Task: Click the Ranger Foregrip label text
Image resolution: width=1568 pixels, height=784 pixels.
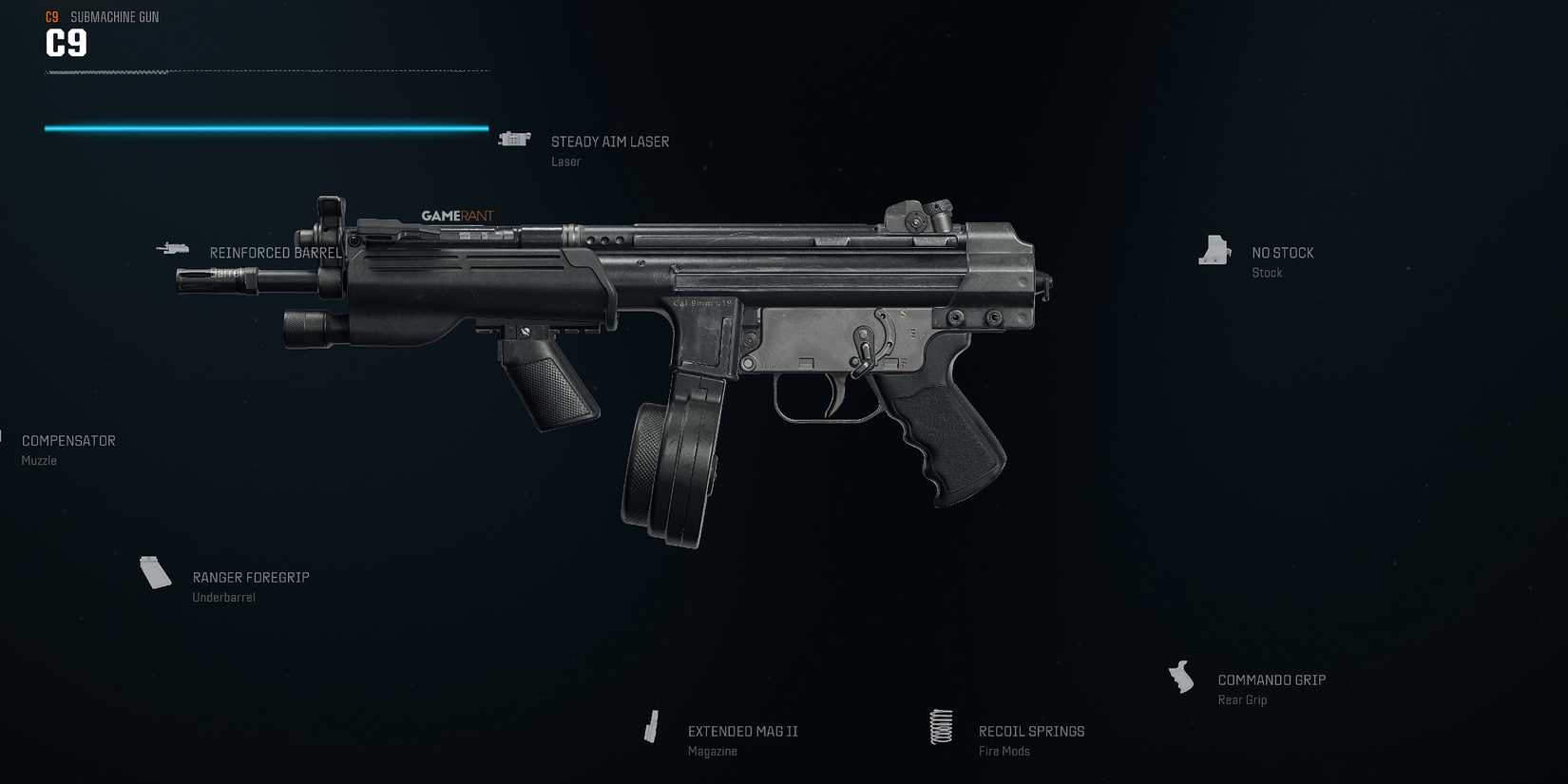Action: point(251,577)
